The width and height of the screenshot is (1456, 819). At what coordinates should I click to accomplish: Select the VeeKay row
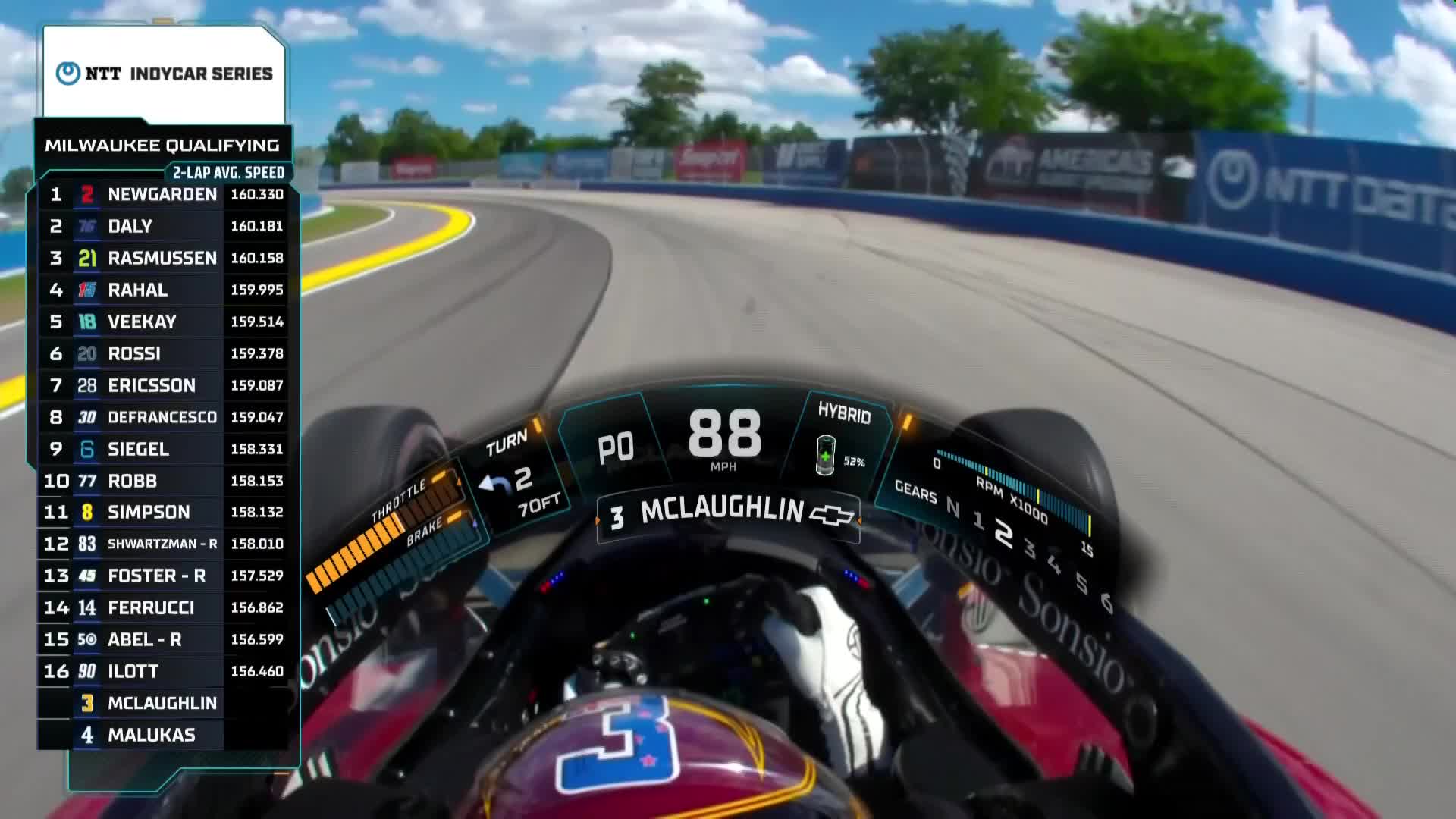point(162,322)
